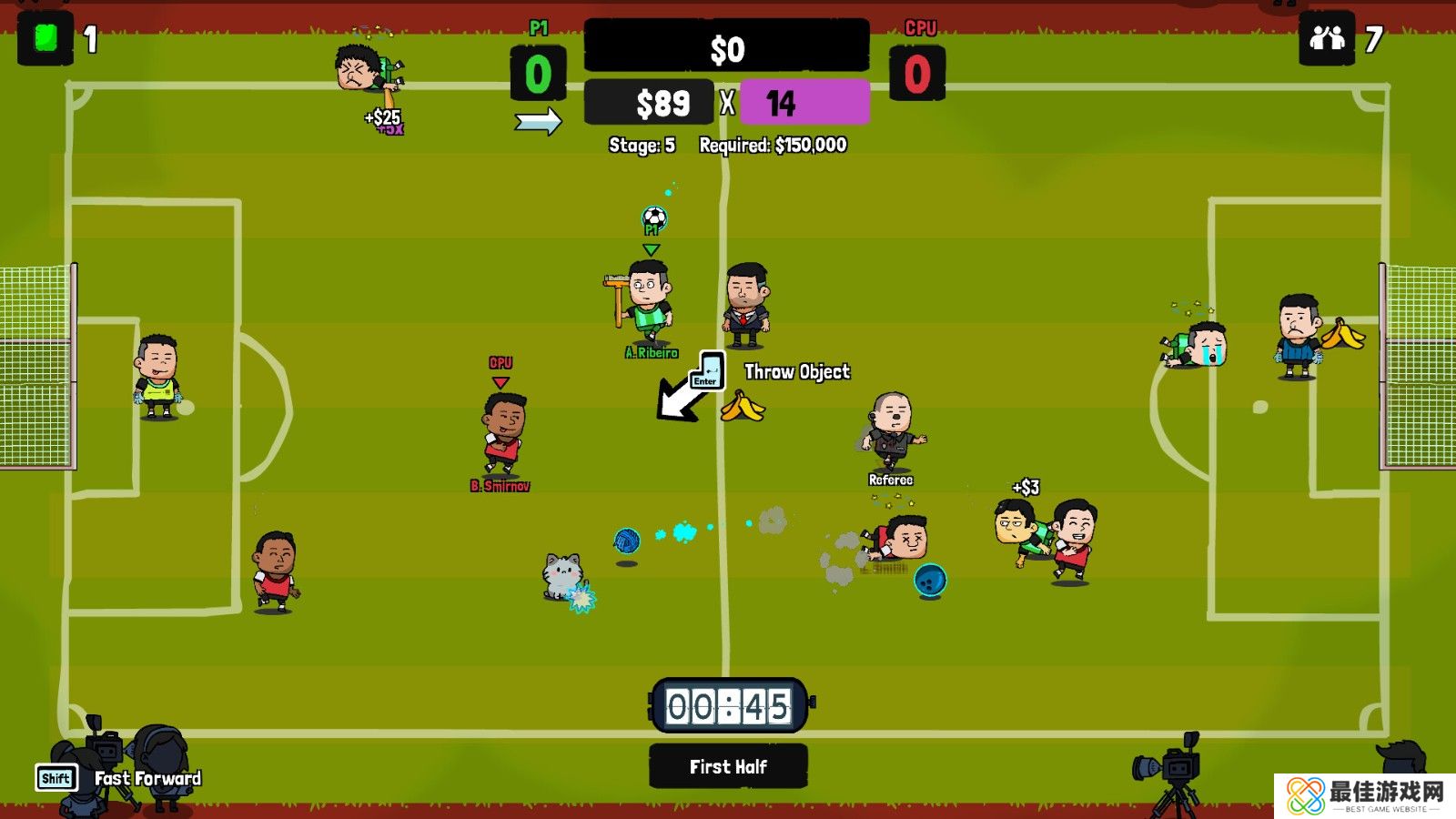Screen dimensions: 1456x819
Task: Click the Throw Object banana icon
Action: pyautogui.click(x=743, y=407)
